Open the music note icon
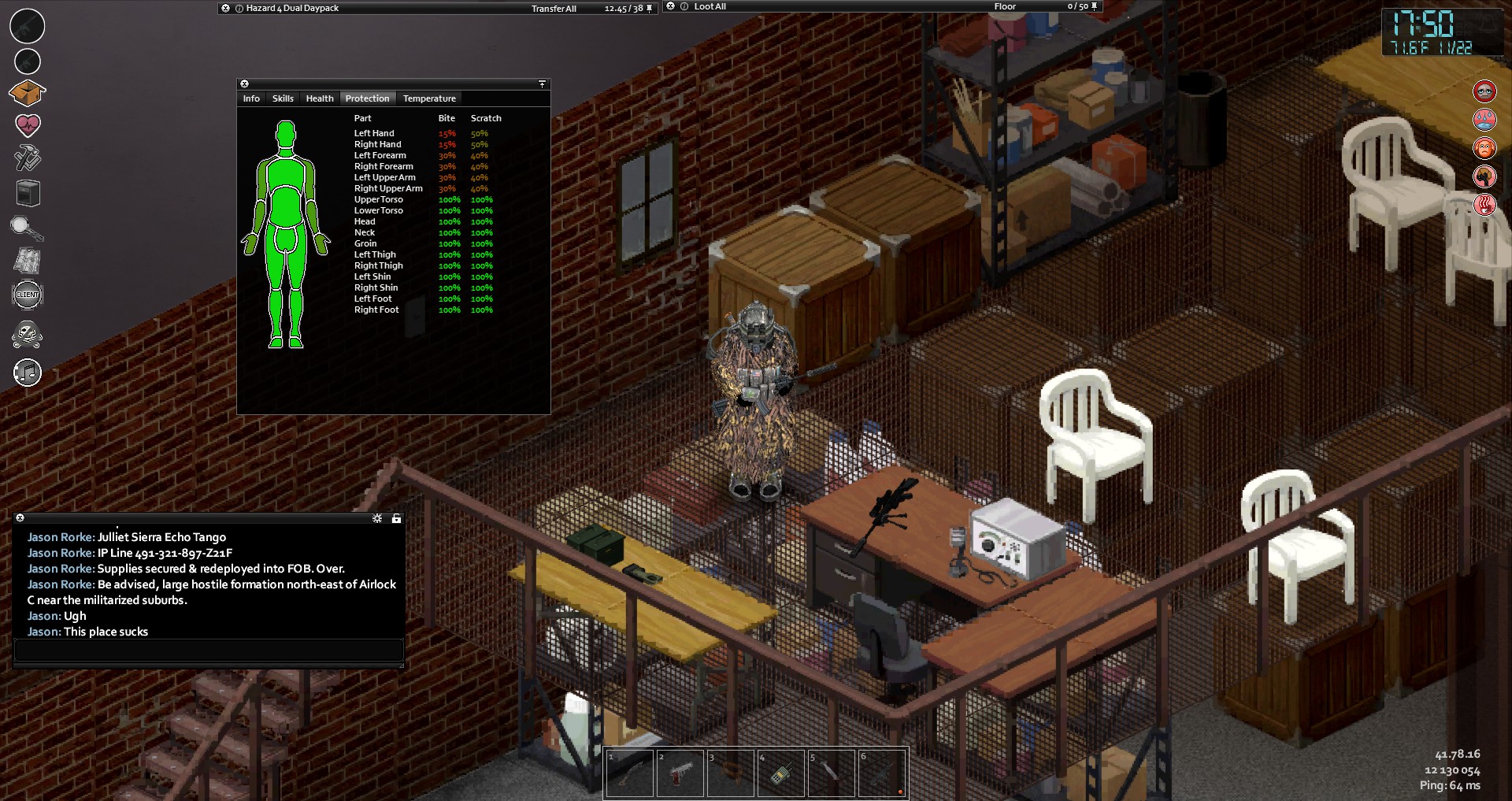Viewport: 1512px width, 801px height. click(x=28, y=373)
